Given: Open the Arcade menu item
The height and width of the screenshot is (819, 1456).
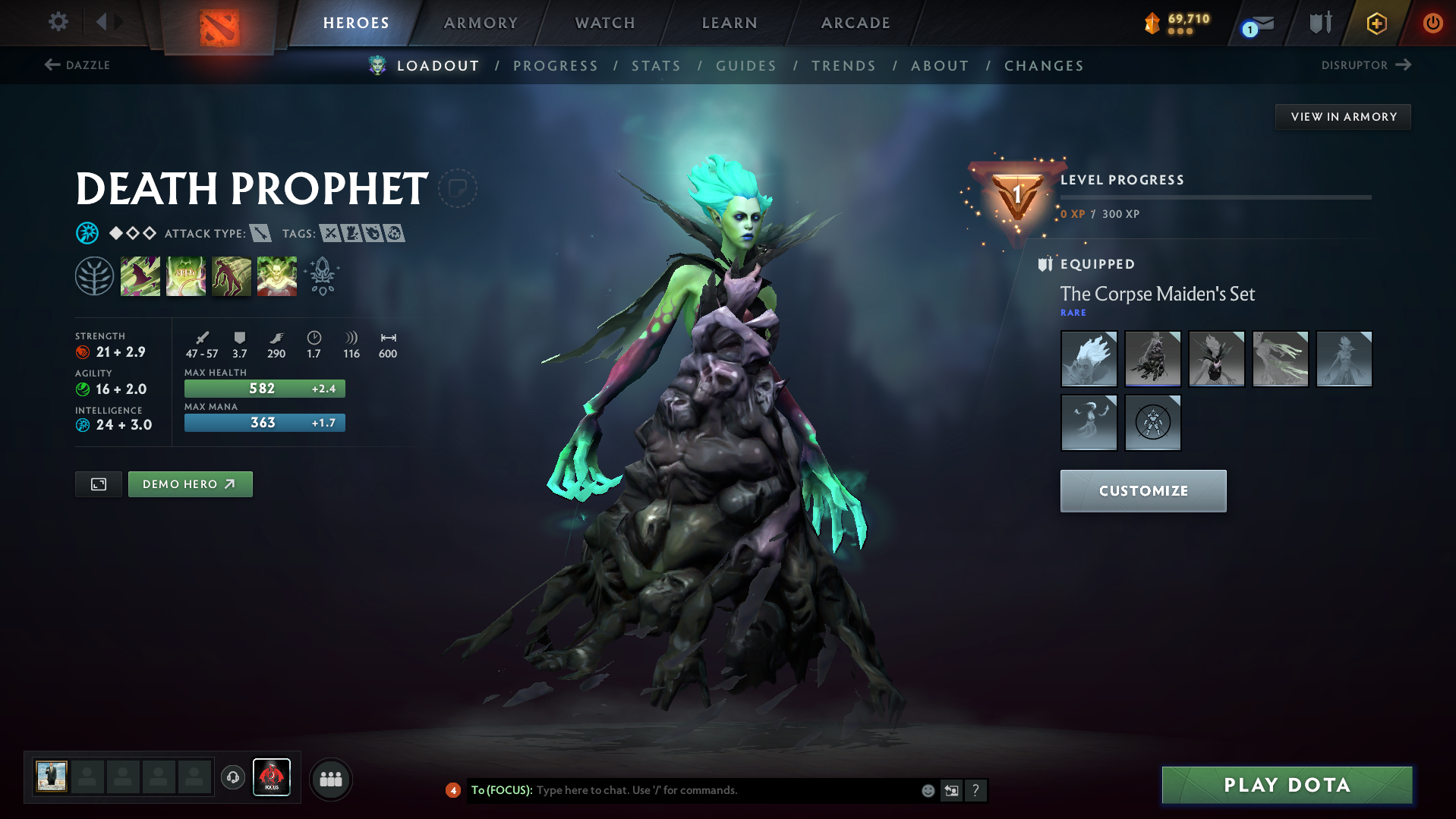Looking at the screenshot, I should pyautogui.click(x=855, y=22).
